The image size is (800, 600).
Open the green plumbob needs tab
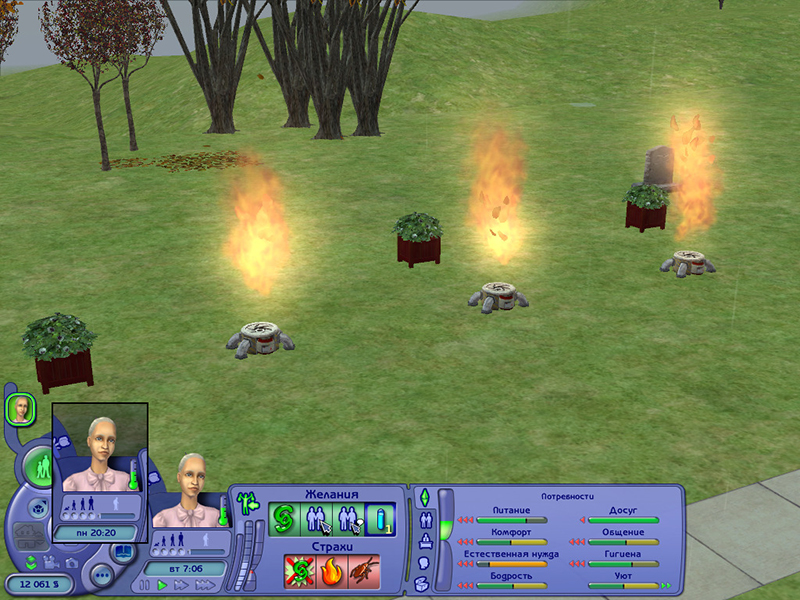[423, 497]
